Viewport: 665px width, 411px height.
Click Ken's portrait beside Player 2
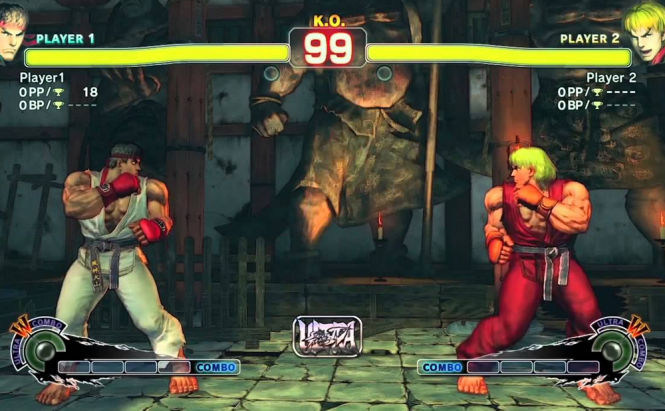tap(645, 28)
